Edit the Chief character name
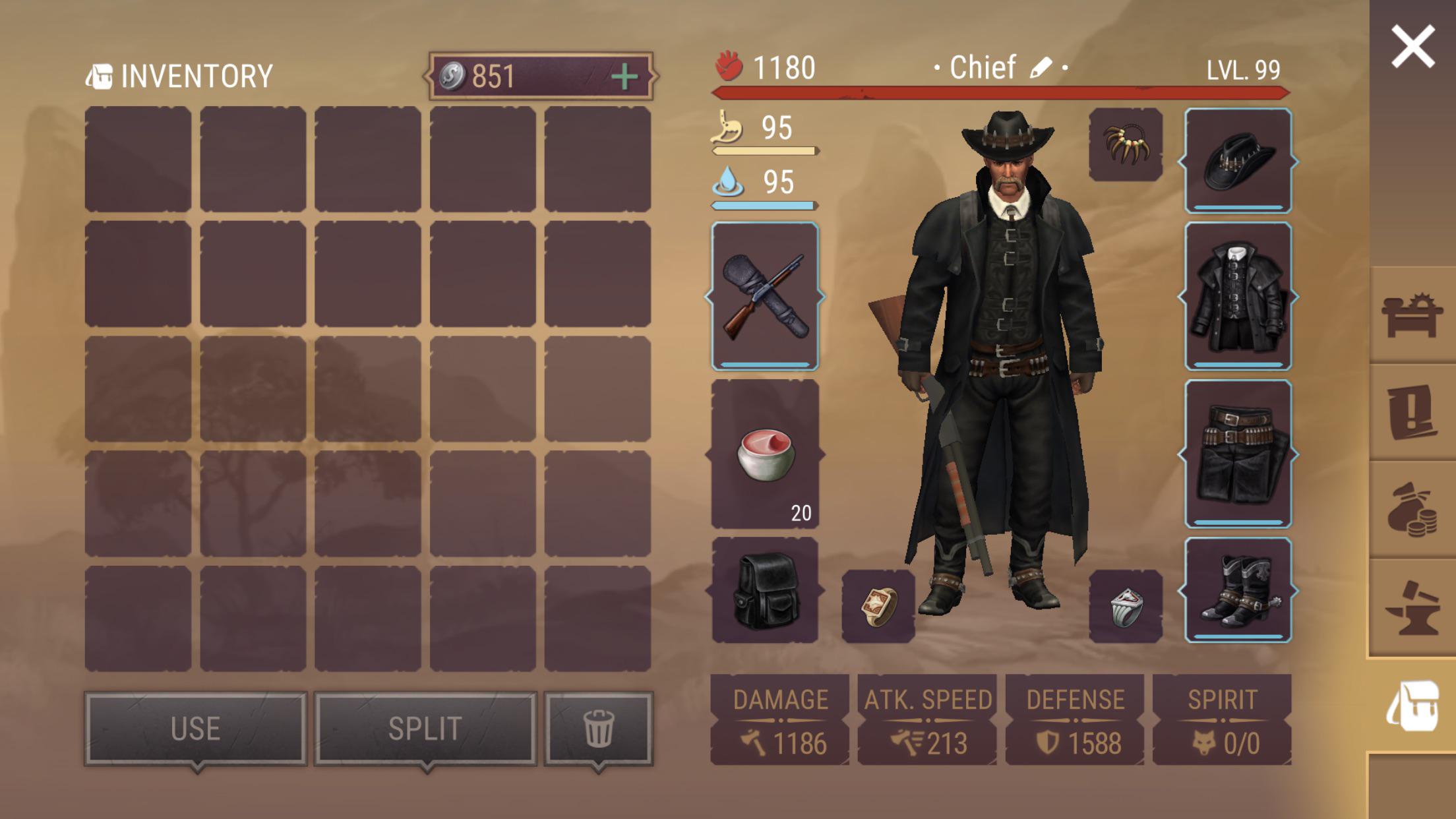The width and height of the screenshot is (1456, 819). pos(1041,67)
